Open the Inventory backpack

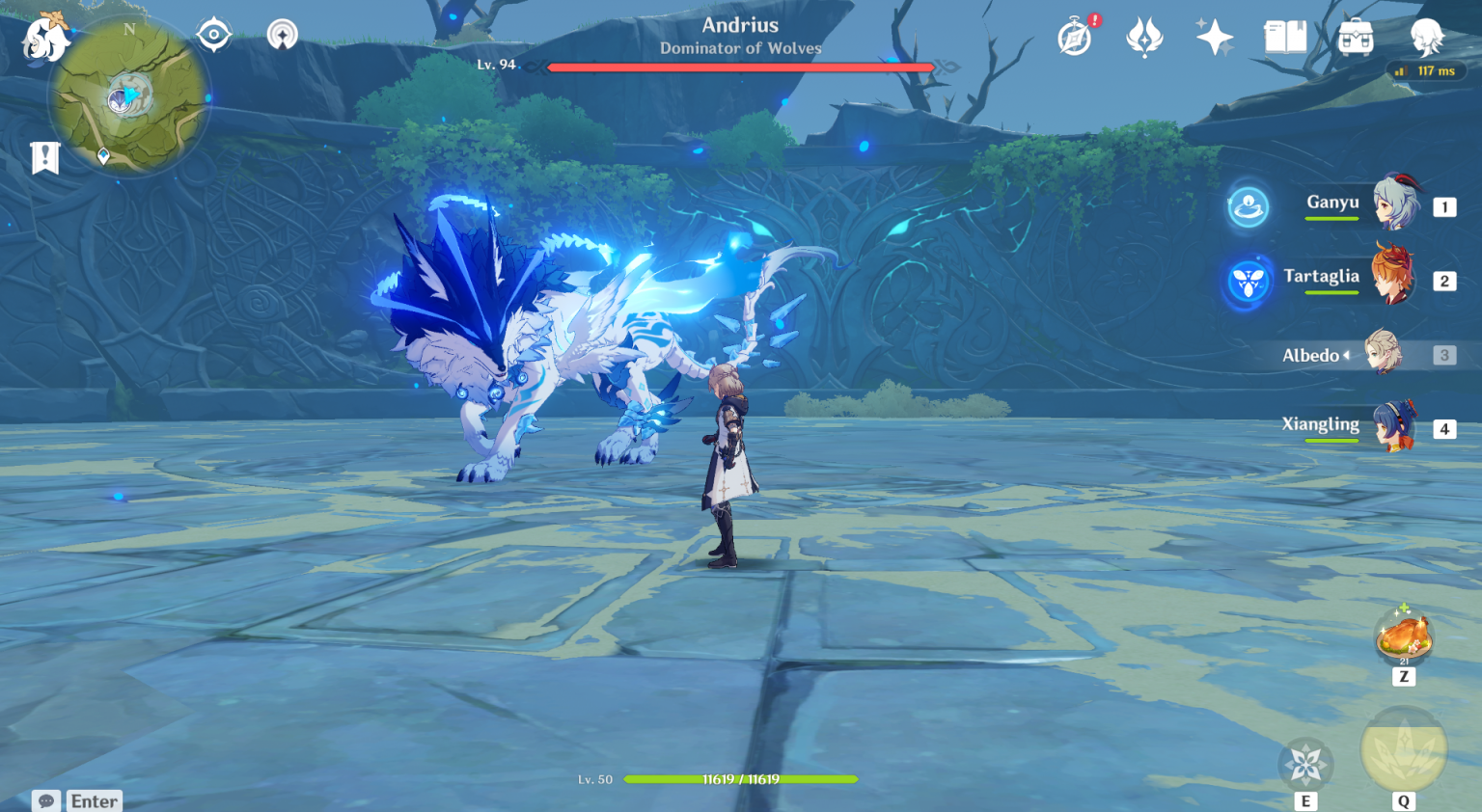pyautogui.click(x=1355, y=39)
